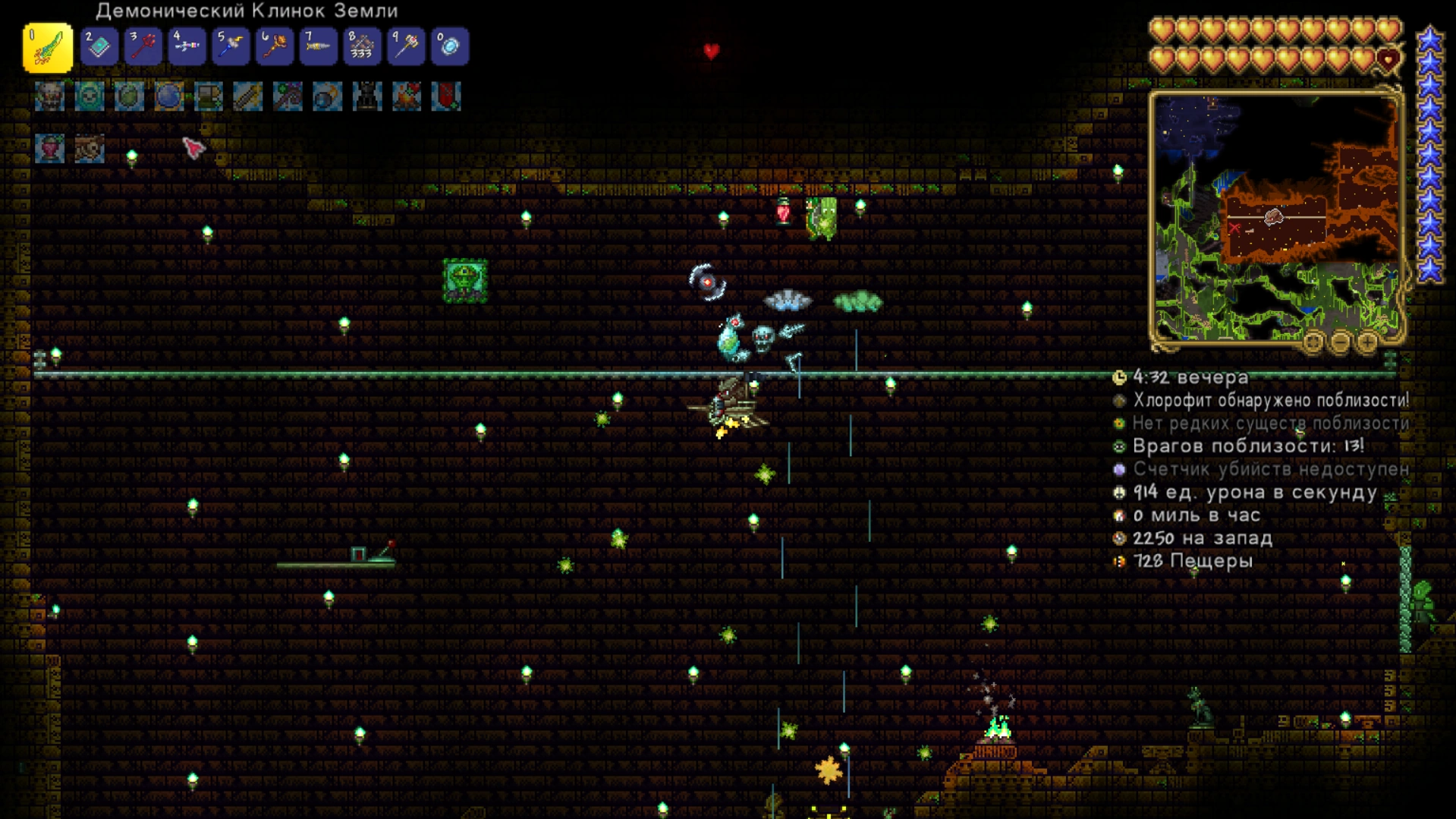Choose the white and gold staff in slot 9

coord(407,47)
